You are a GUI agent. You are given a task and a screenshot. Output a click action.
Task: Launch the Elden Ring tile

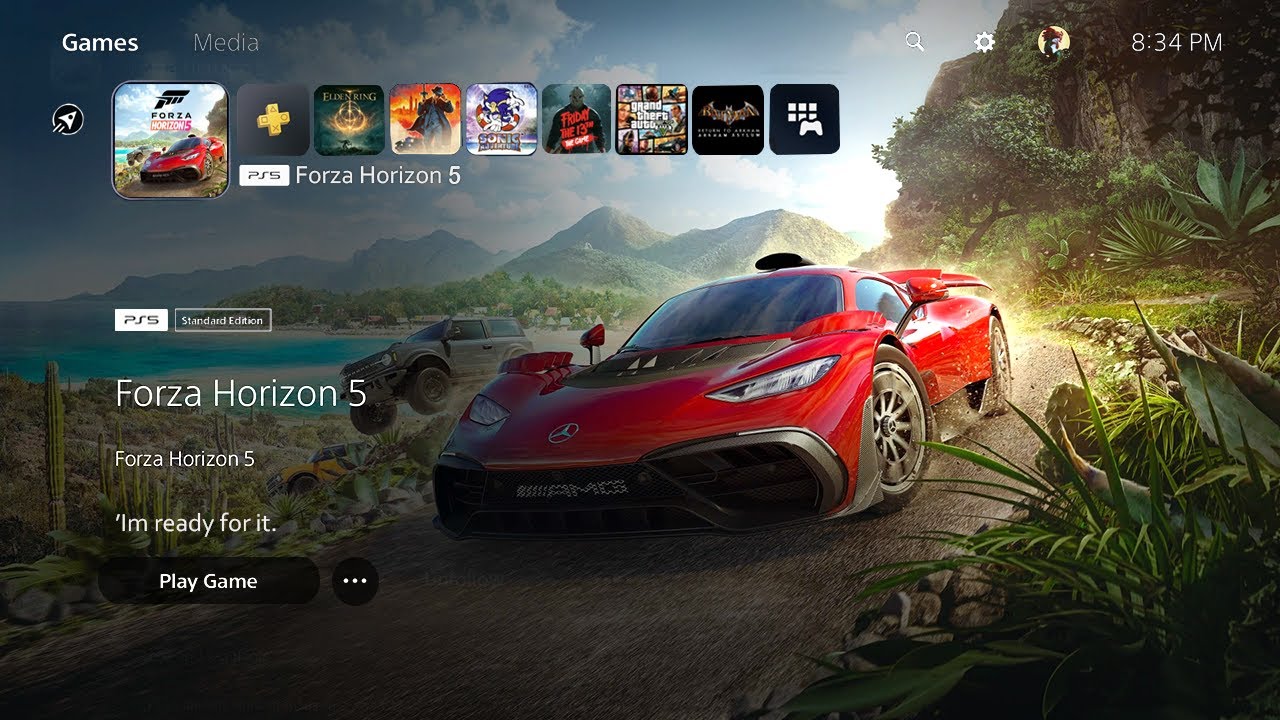[x=349, y=118]
